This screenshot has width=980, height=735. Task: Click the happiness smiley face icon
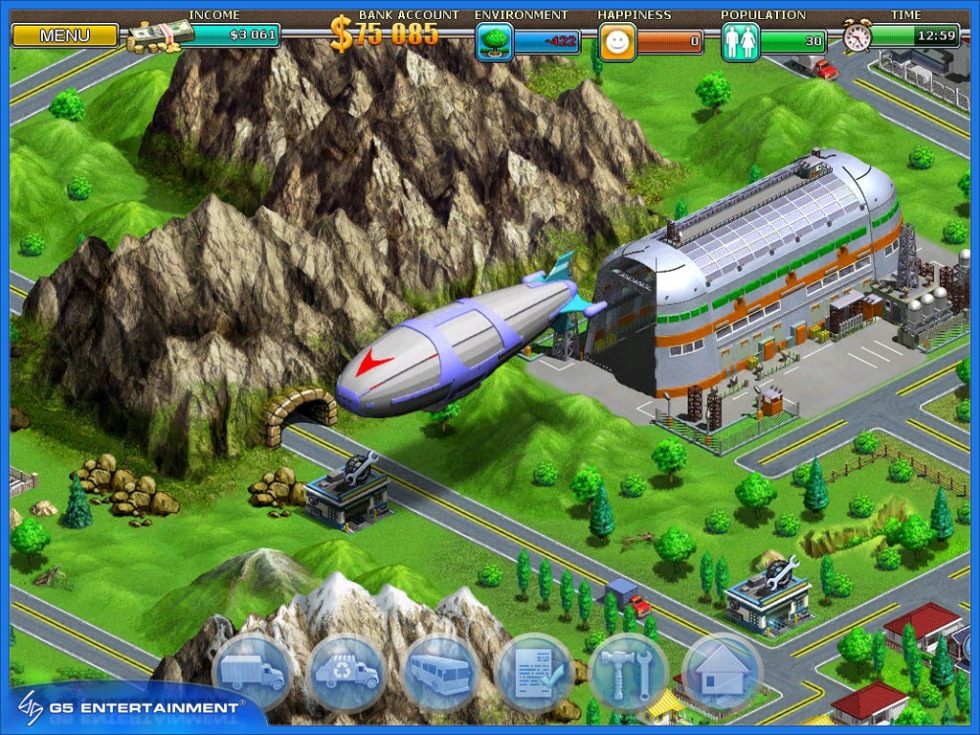coord(617,42)
